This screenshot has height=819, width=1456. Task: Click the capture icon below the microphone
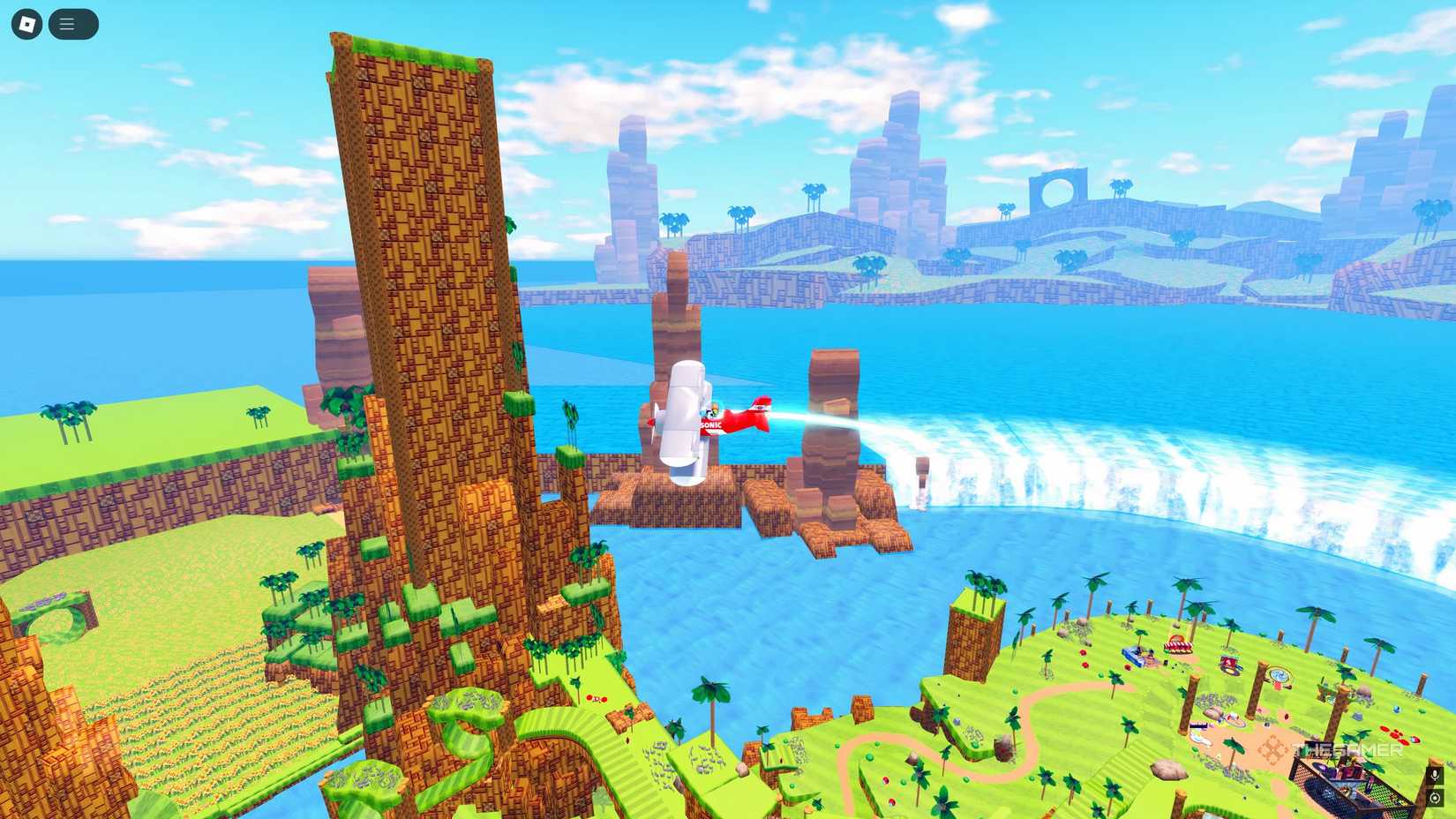(x=1435, y=797)
